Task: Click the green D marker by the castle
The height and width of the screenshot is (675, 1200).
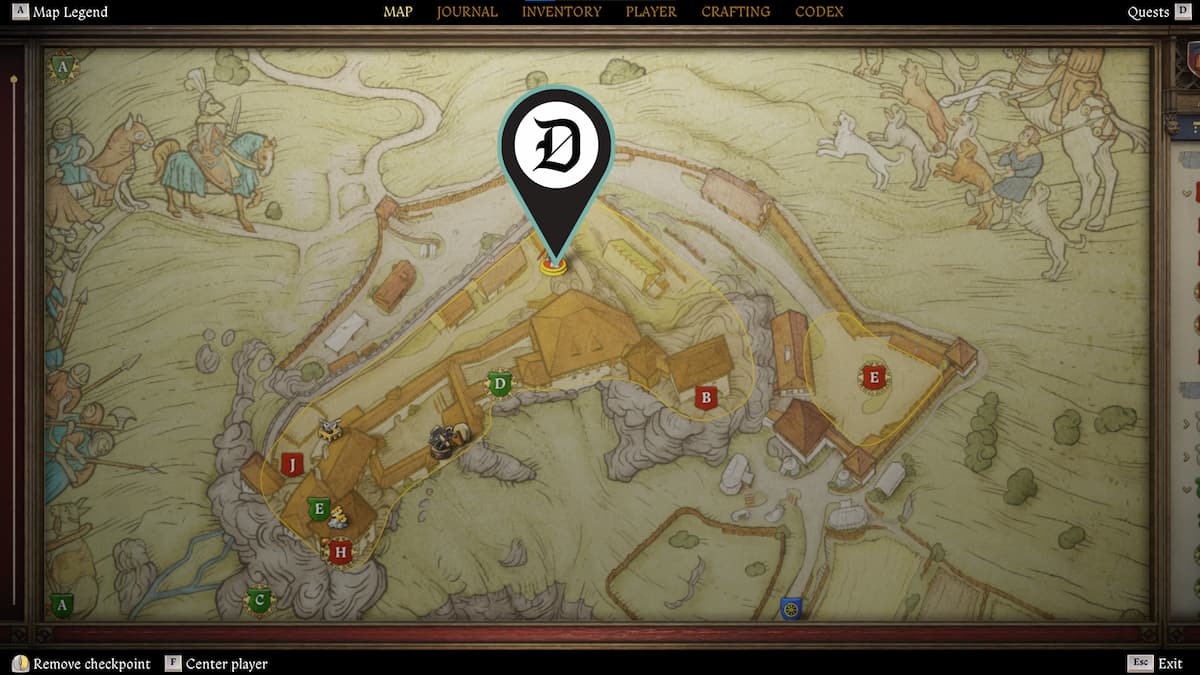Action: tap(500, 383)
